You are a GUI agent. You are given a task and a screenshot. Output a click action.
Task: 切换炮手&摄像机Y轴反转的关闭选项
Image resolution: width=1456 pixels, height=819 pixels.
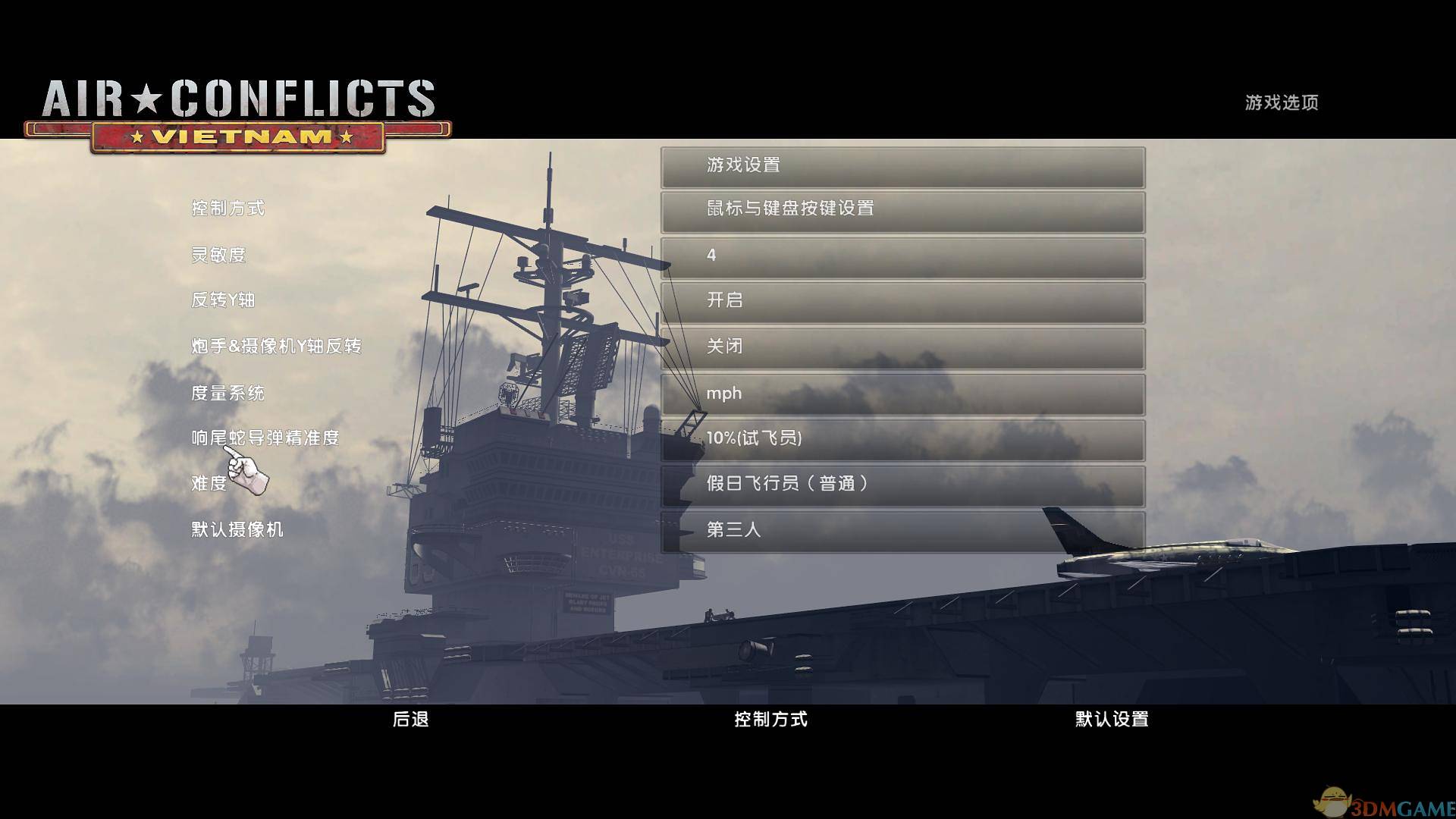tap(902, 347)
